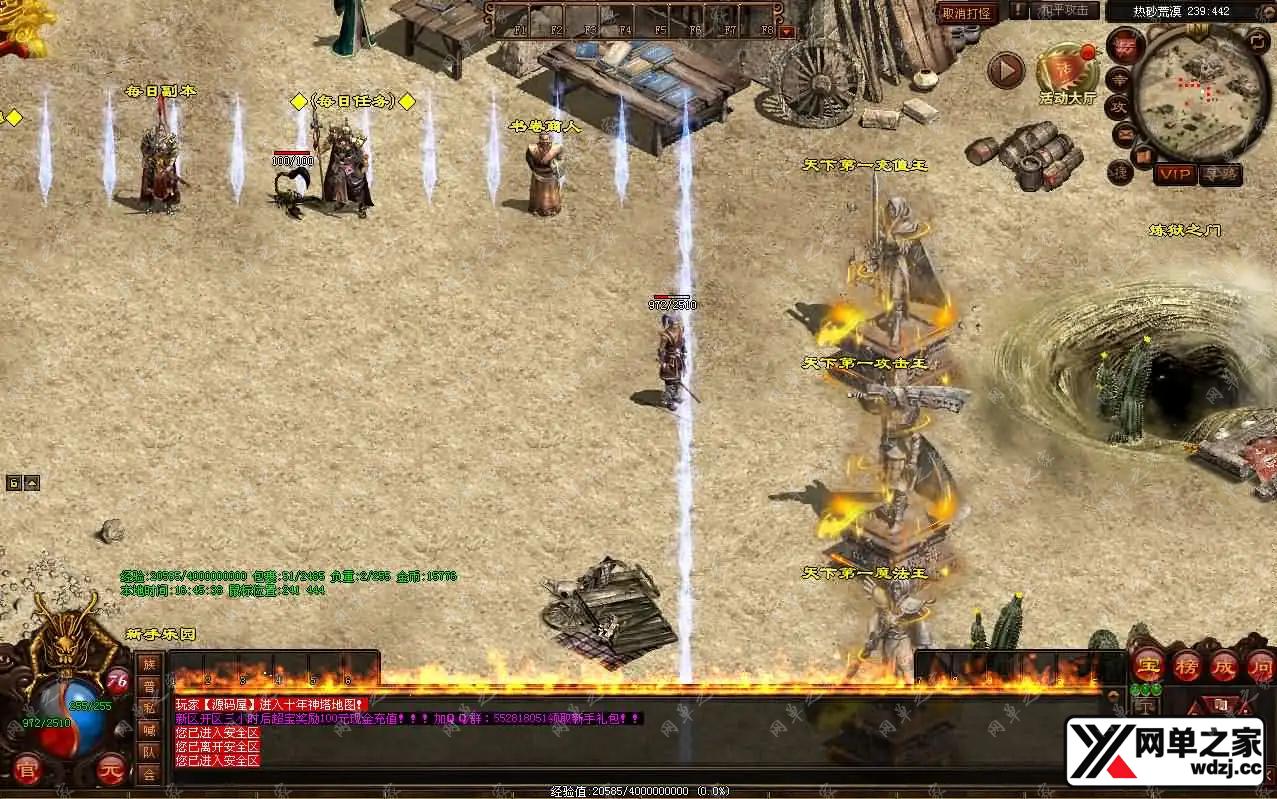The width and height of the screenshot is (1277, 799).
Task: Open the 成 achievements button
Action: [x=1224, y=665]
